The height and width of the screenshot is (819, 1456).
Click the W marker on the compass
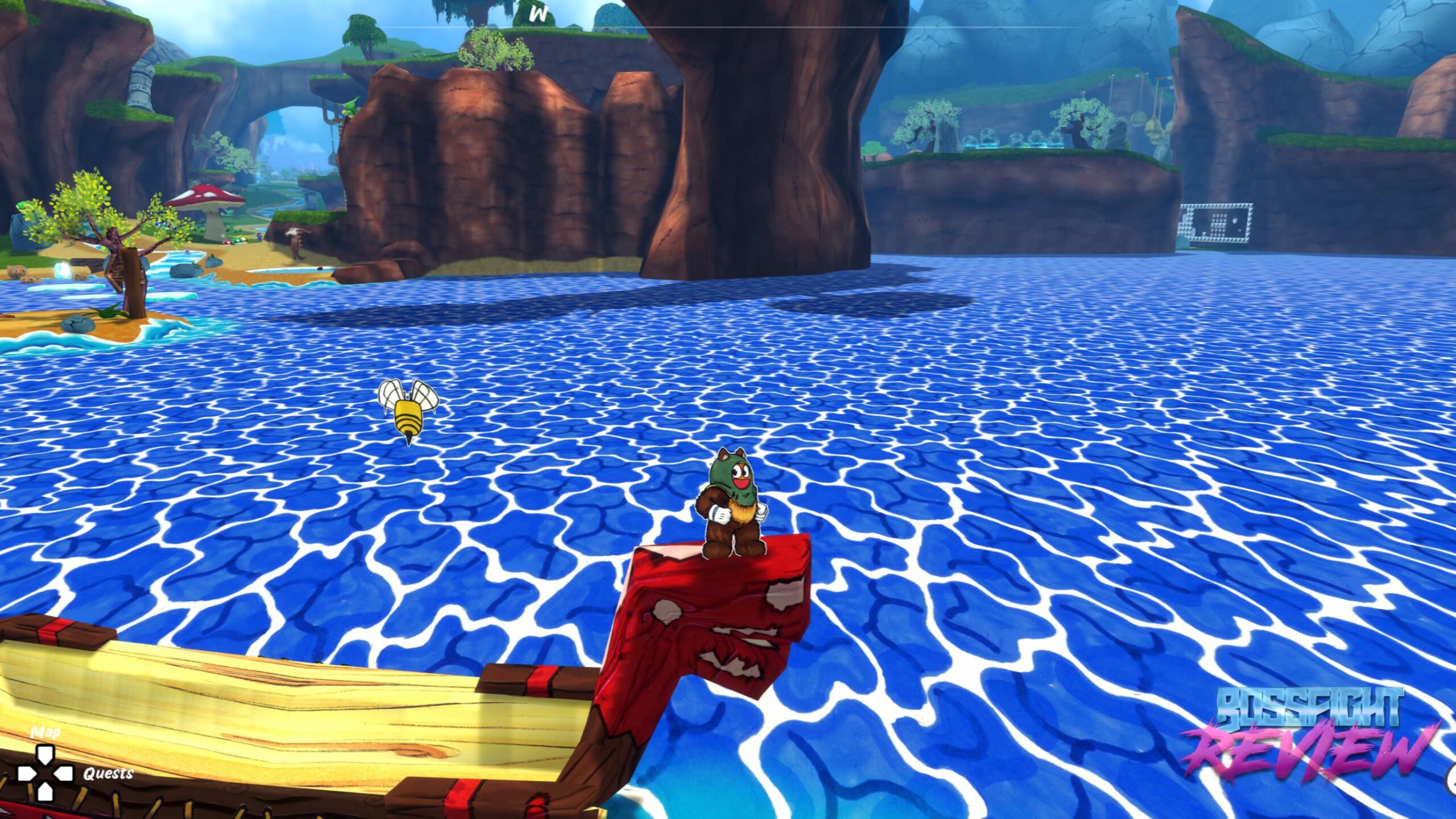pos(537,15)
